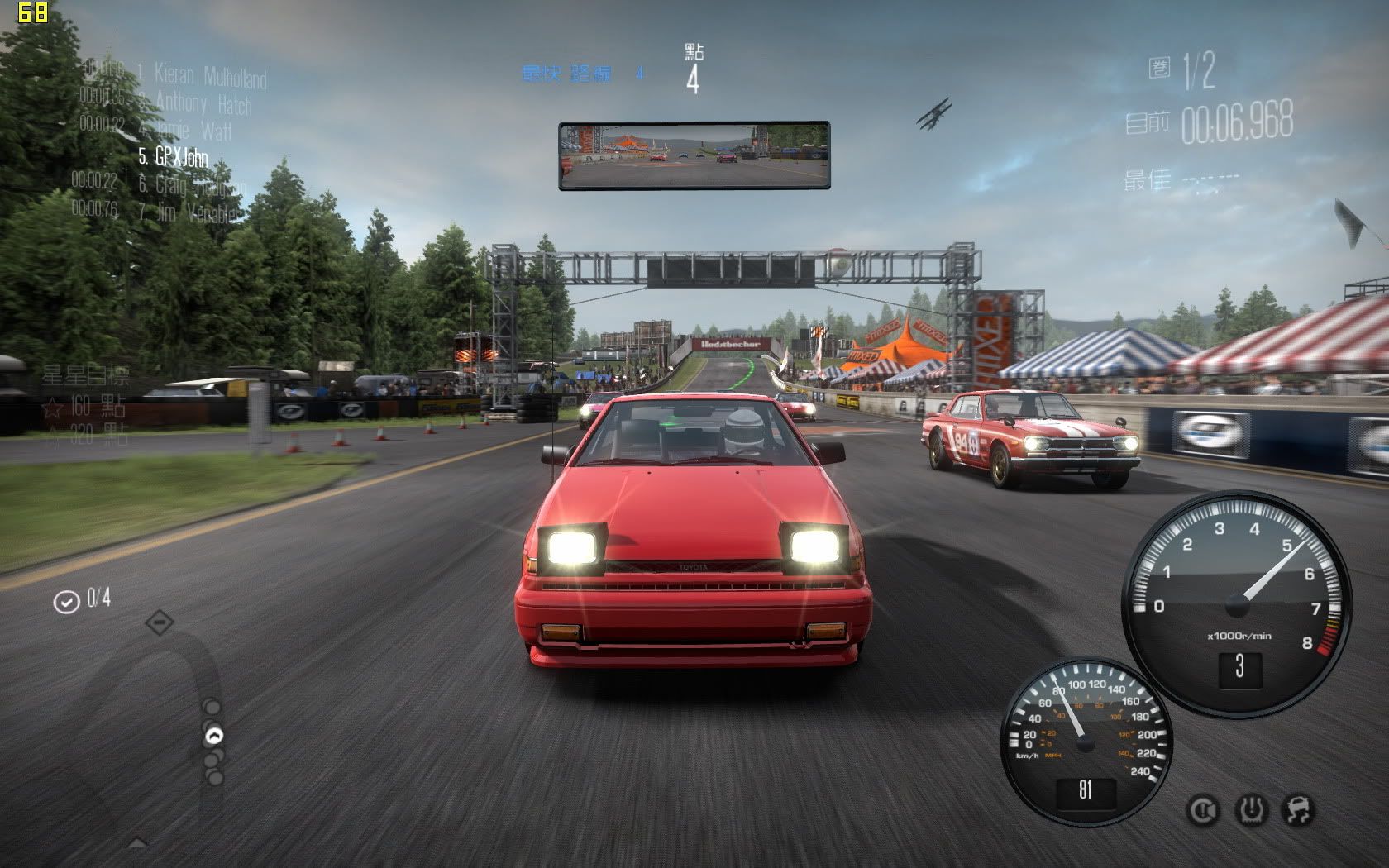Click the rear-view mirror display
The image size is (1389, 868).
pos(694,155)
